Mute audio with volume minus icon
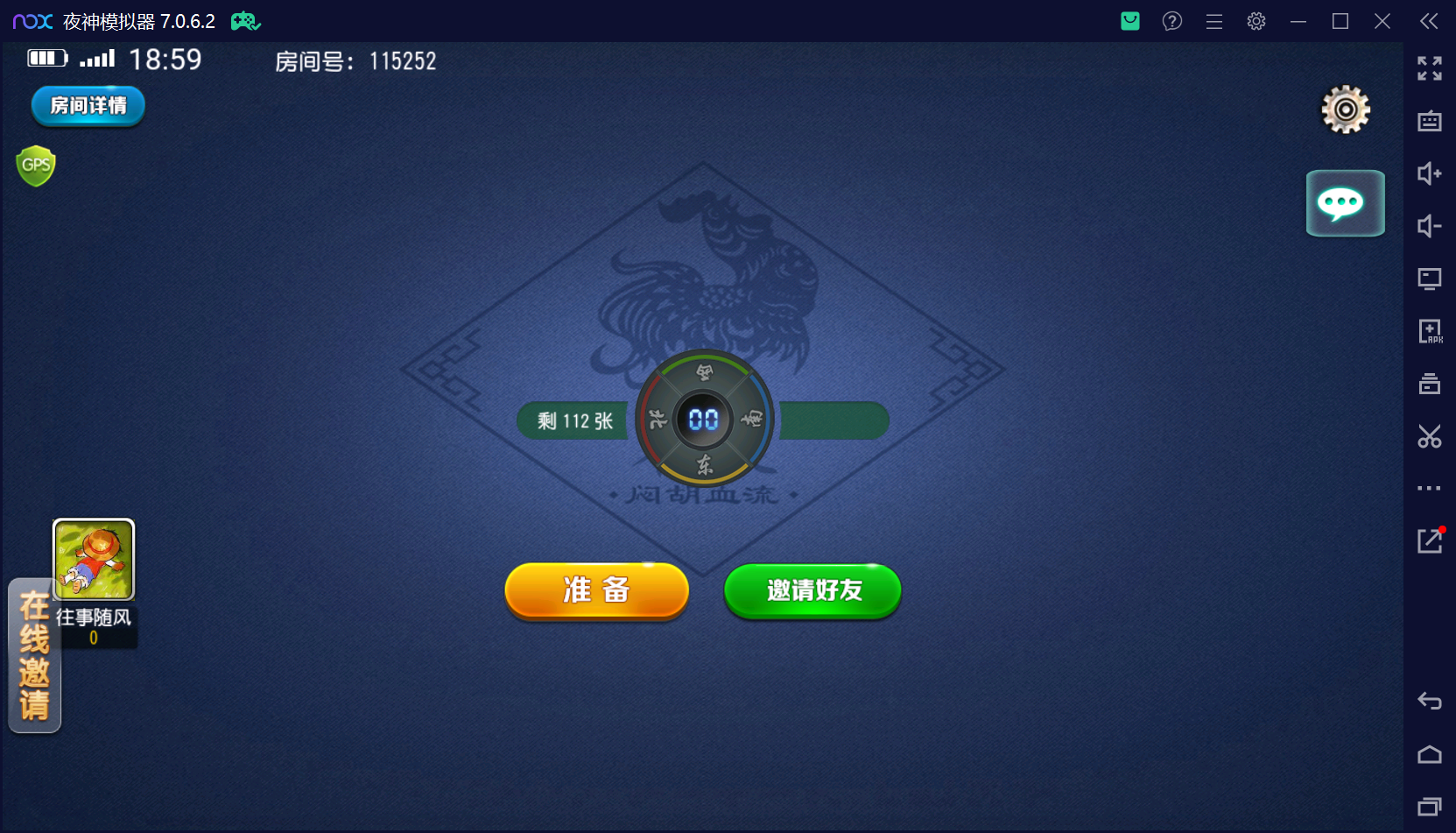Viewport: 1456px width, 833px height. pos(1429,226)
